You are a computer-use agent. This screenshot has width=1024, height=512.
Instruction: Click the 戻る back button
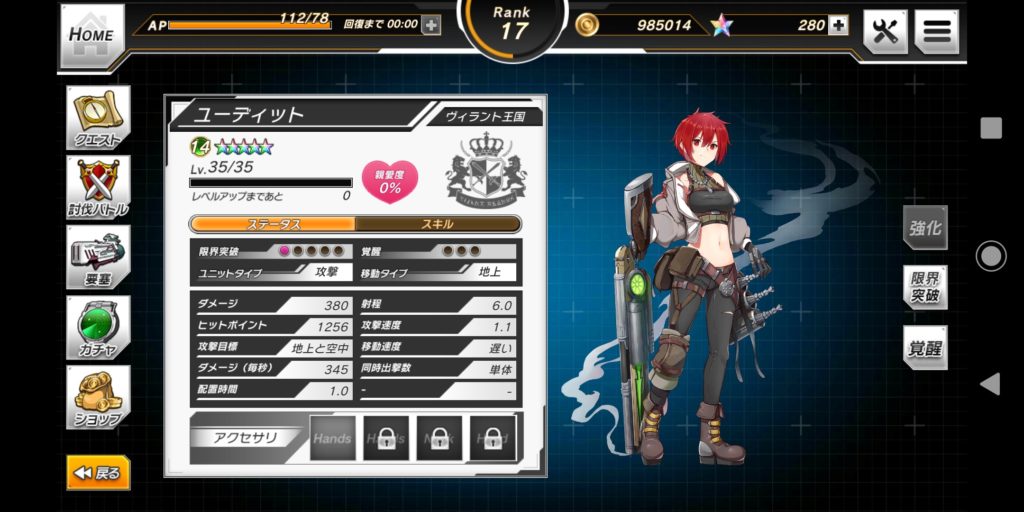point(98,473)
